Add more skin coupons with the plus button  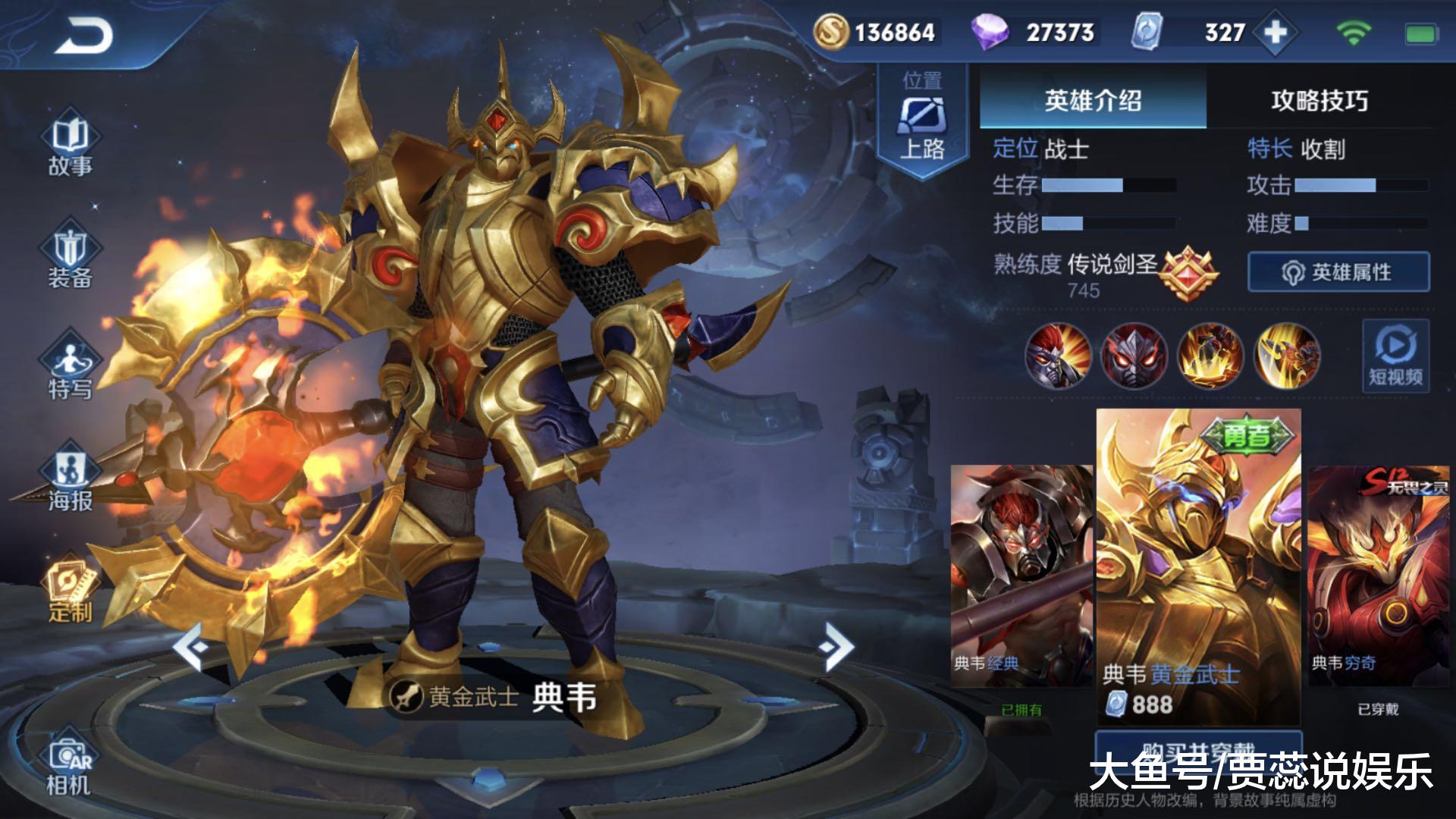pyautogui.click(x=1276, y=33)
